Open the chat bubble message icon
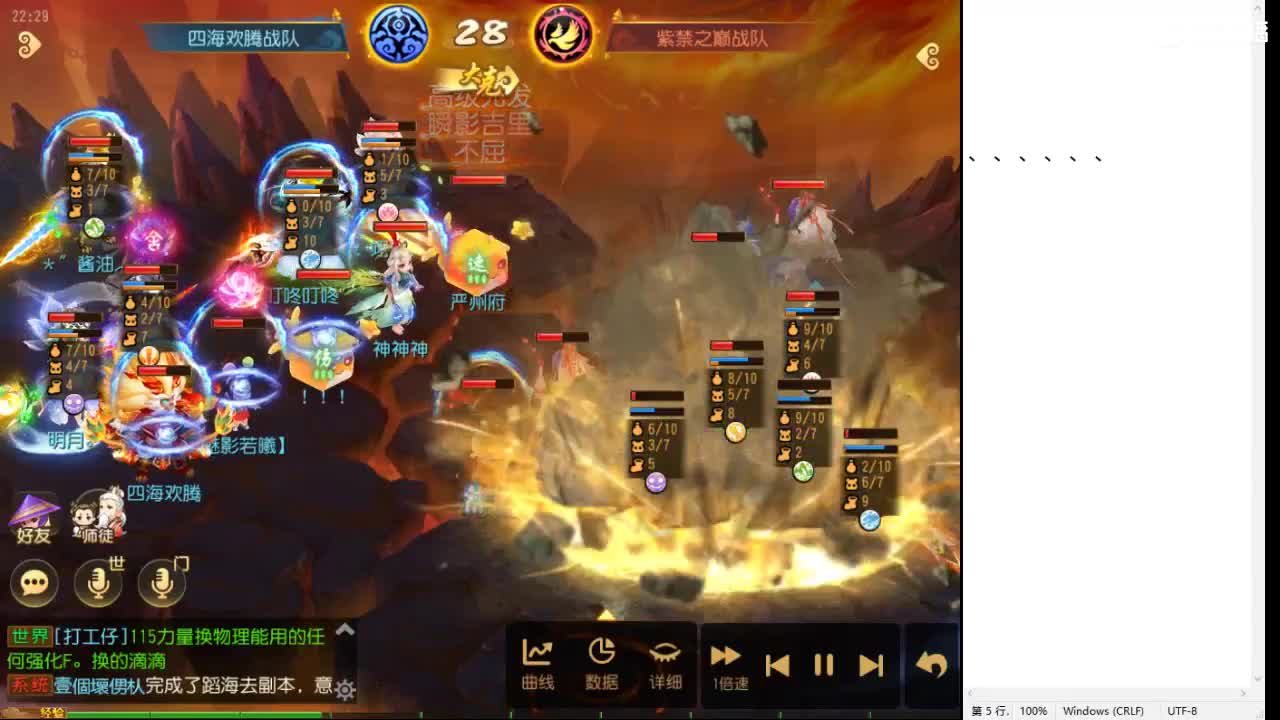Viewport: 1280px width, 720px height. coord(34,583)
